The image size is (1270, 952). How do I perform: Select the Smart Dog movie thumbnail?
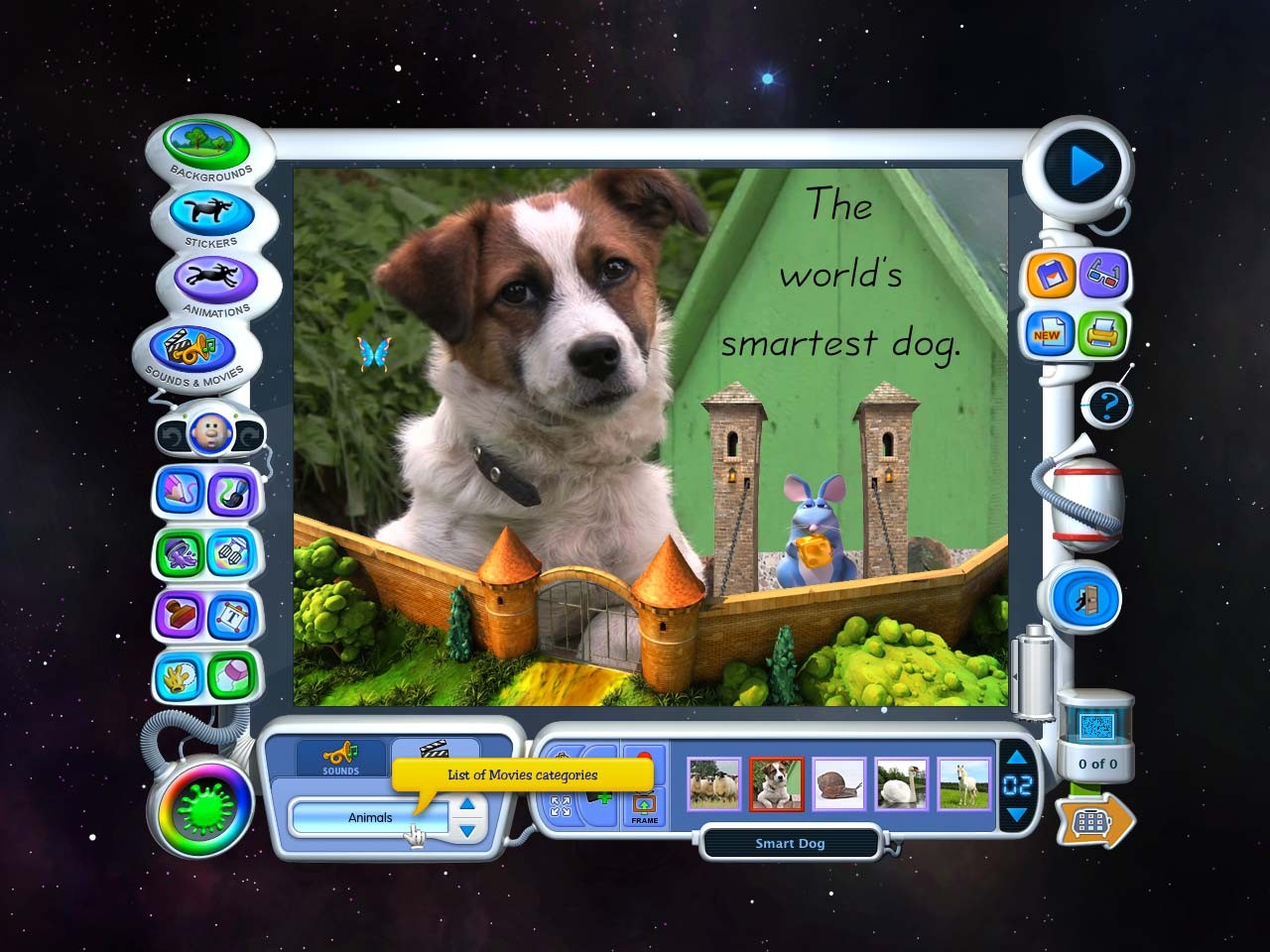tap(777, 783)
